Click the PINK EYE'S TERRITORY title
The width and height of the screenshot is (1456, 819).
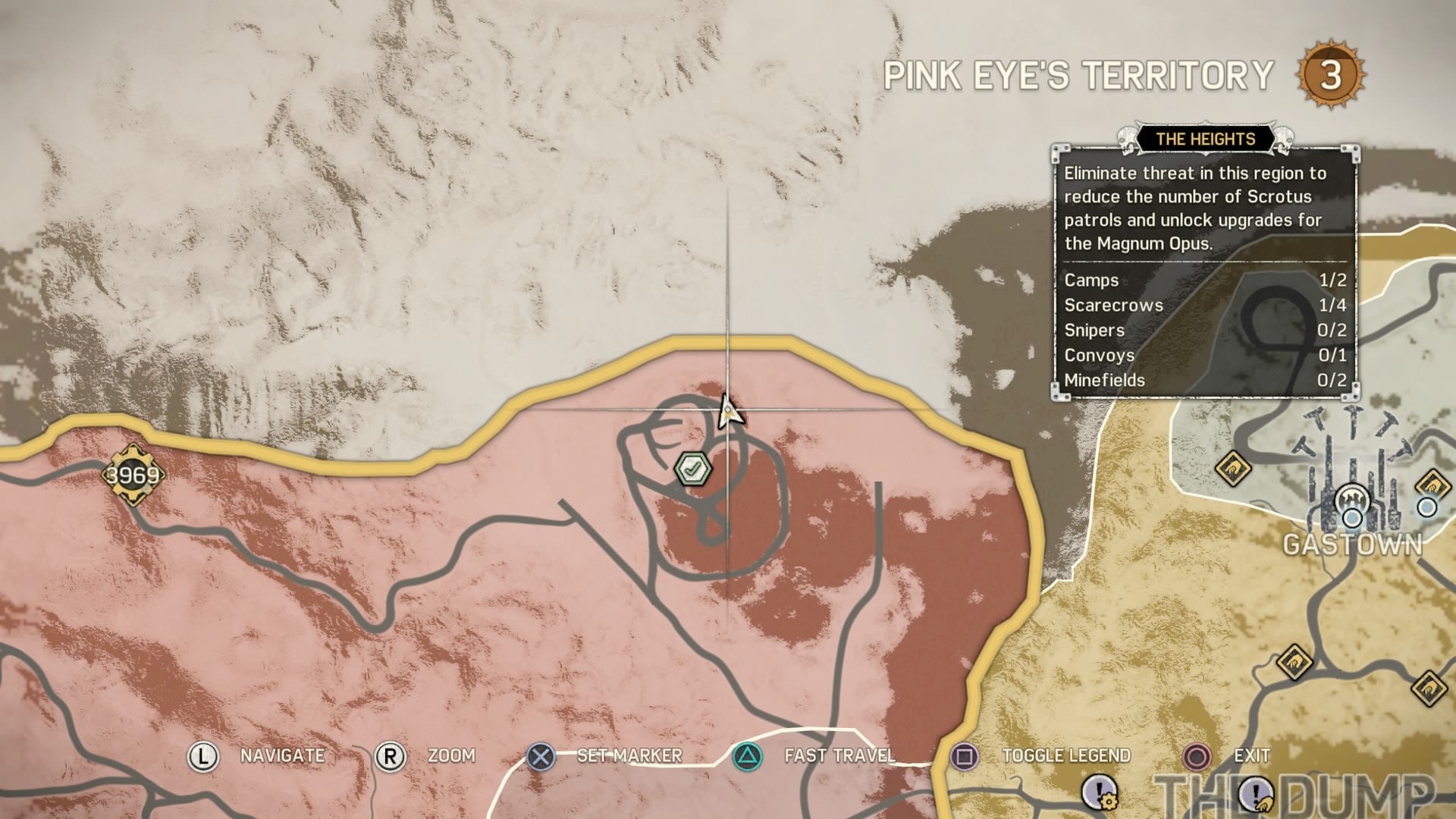pos(1080,73)
